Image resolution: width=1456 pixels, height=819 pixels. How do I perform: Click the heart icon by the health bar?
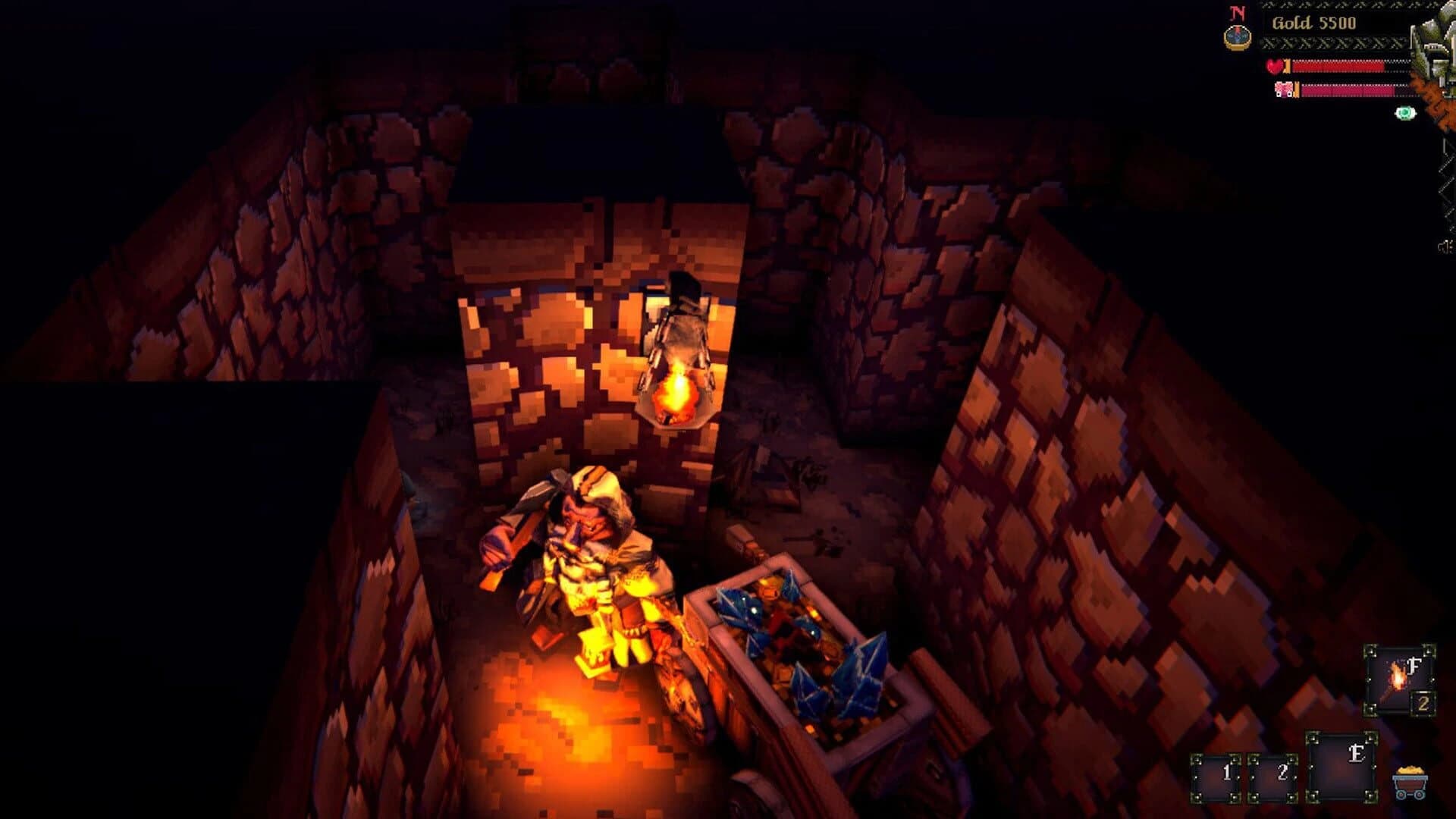1276,66
